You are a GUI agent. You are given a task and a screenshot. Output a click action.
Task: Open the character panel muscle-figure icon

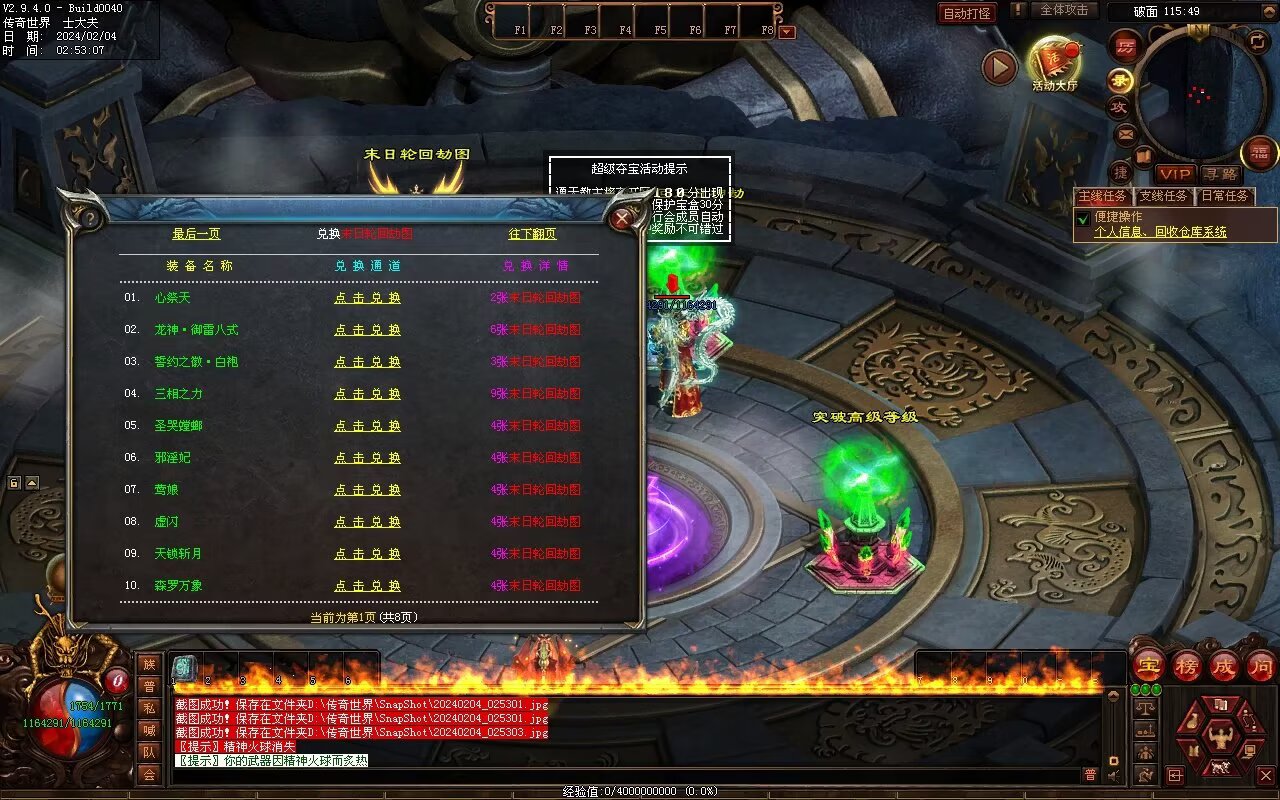(x=1219, y=739)
